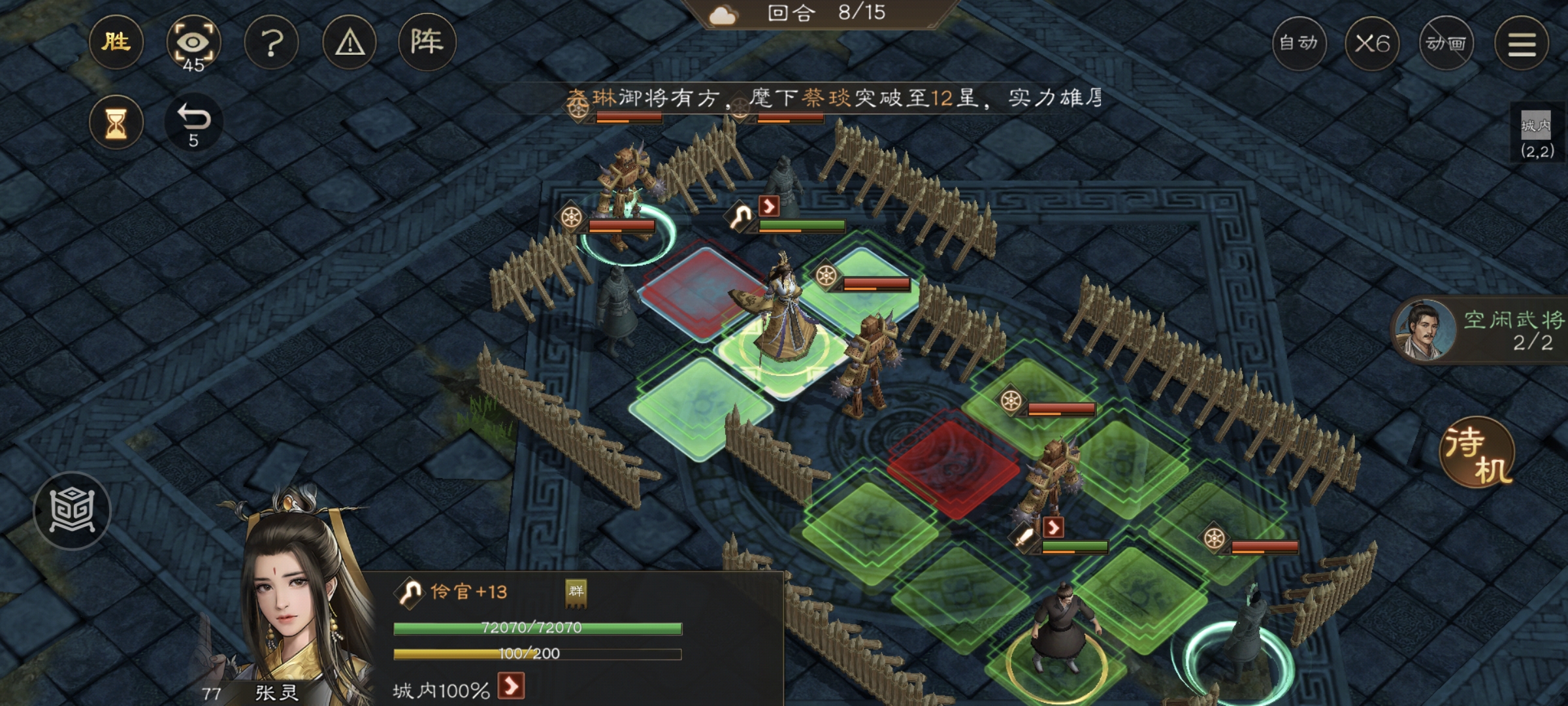
Task: Select the bright red attack tile
Action: 954,465
